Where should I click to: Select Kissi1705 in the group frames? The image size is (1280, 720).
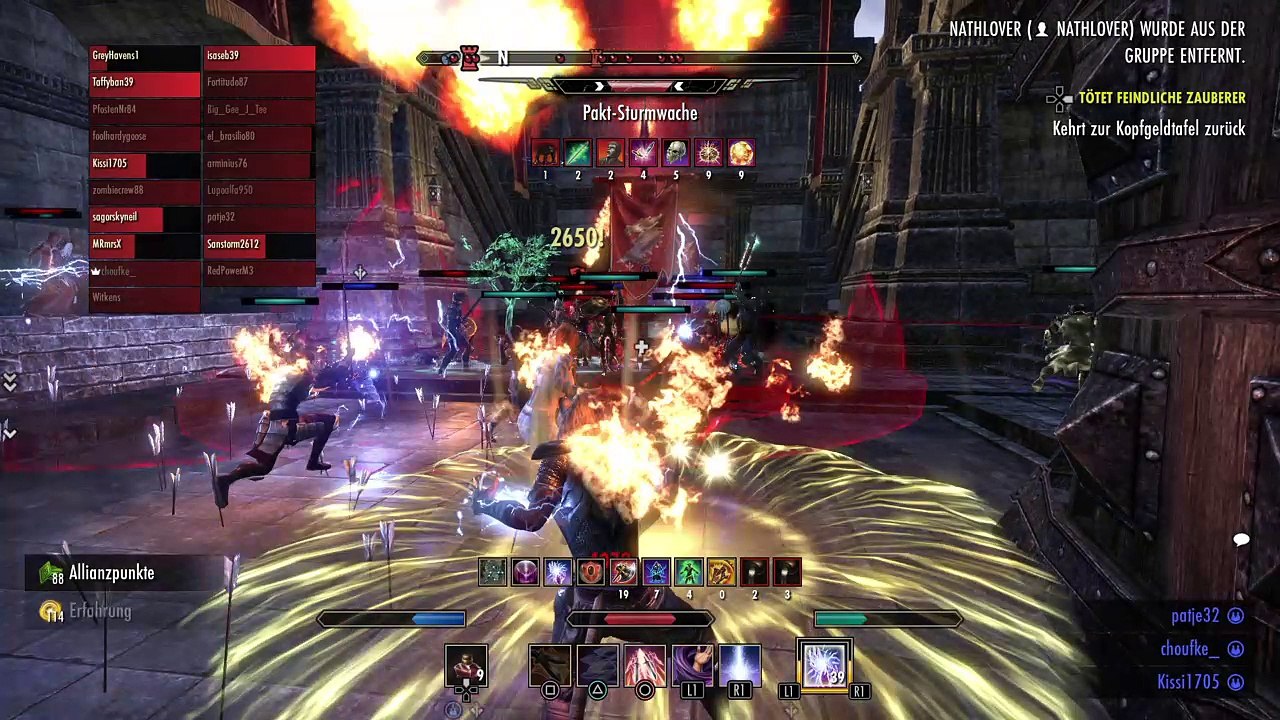pyautogui.click(x=145, y=163)
